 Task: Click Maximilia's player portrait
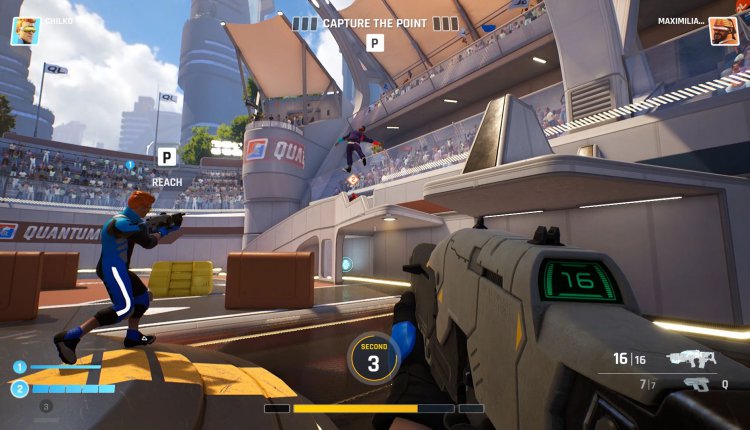coord(724,31)
